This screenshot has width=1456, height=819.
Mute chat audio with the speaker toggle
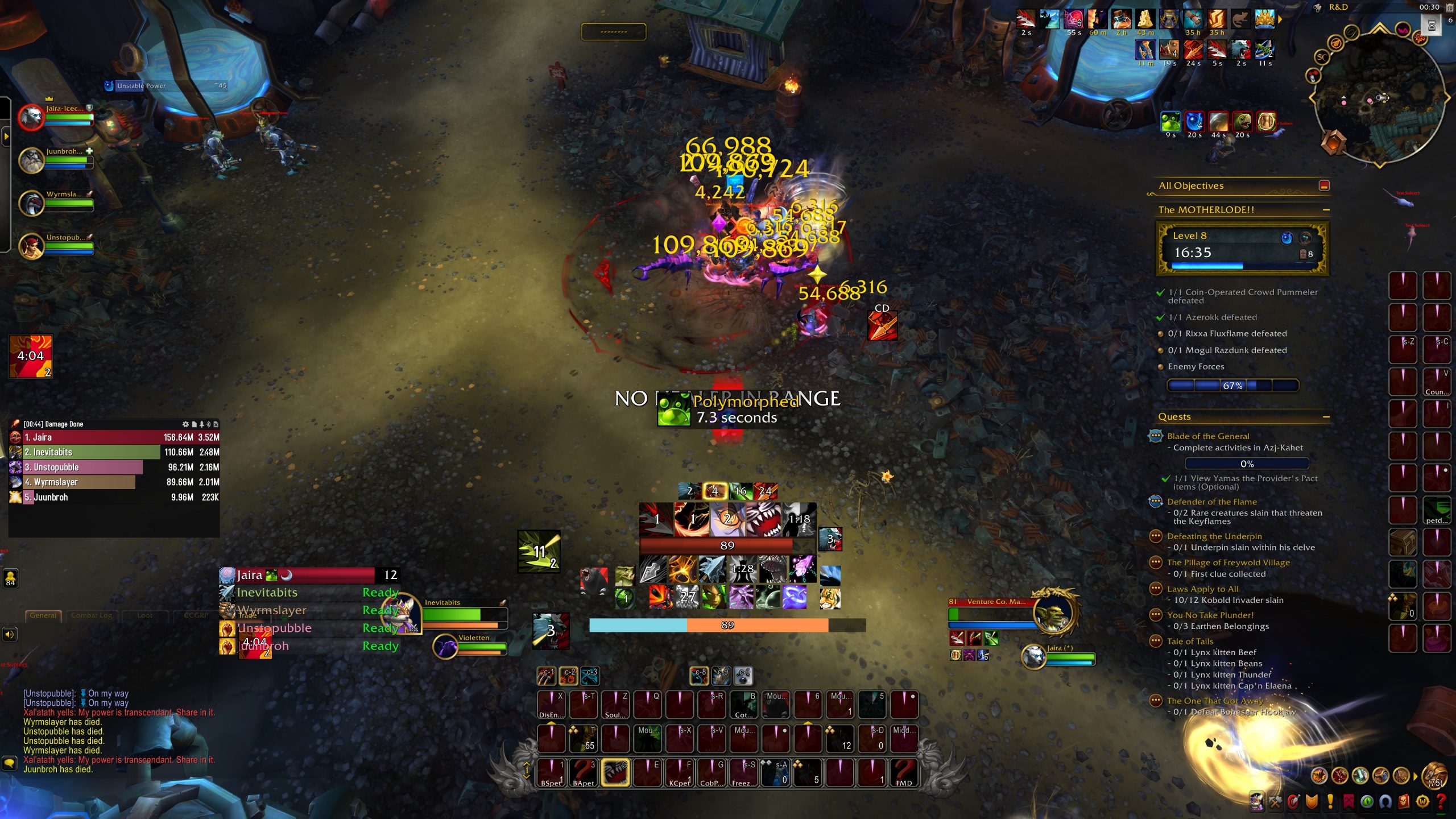pos(10,635)
